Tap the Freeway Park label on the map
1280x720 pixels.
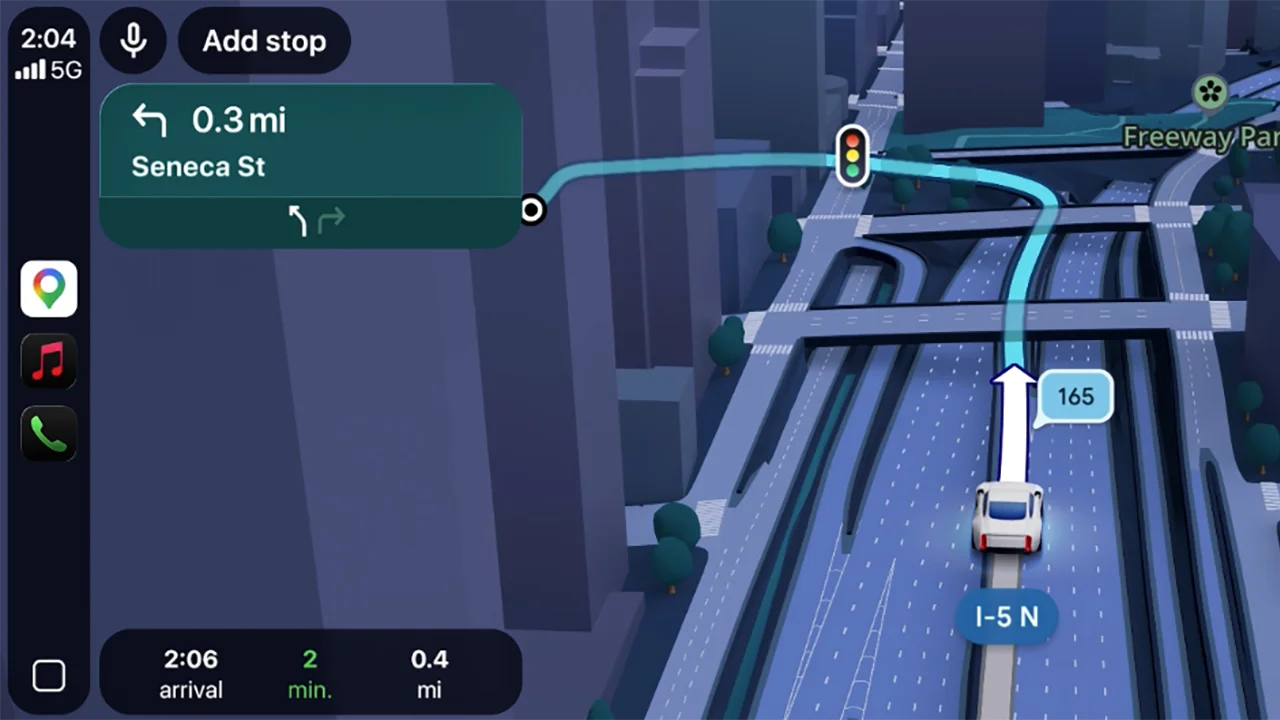coord(1200,137)
